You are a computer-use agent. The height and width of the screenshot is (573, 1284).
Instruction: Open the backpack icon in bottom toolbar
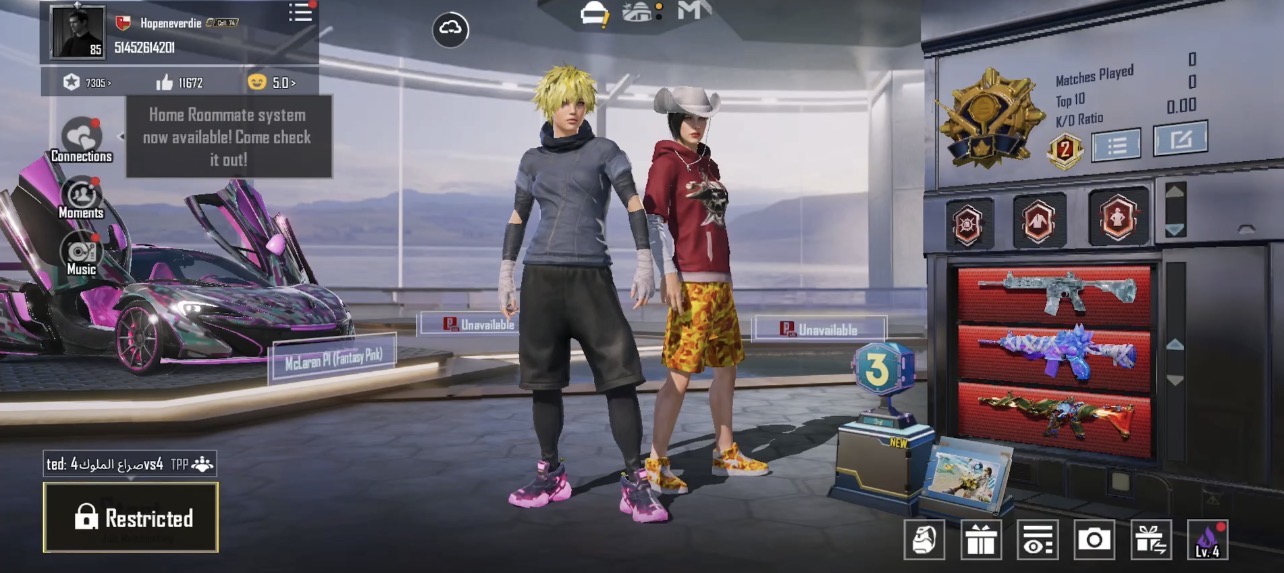pyautogui.click(x=924, y=540)
